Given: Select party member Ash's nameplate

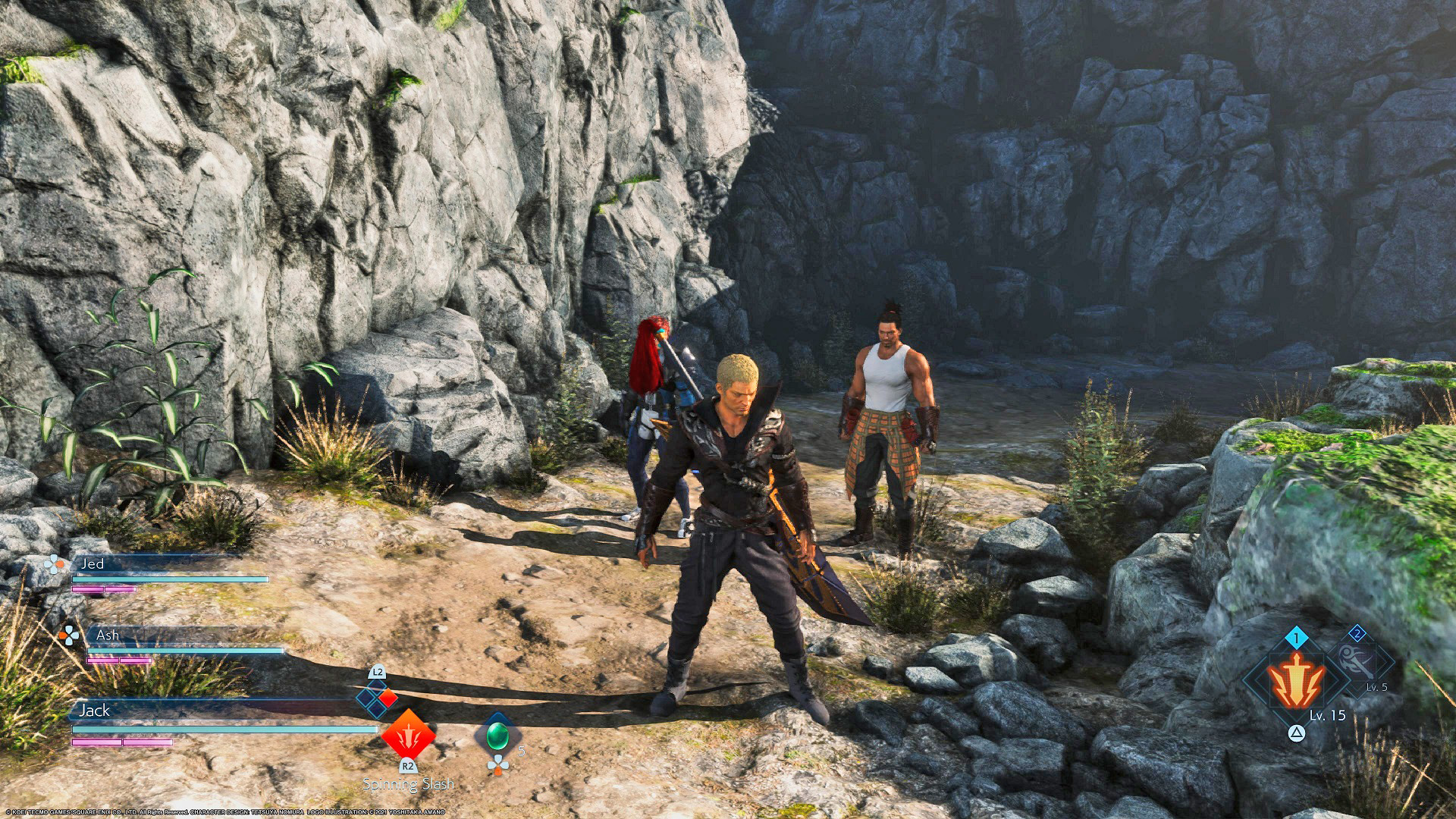Looking at the screenshot, I should [x=108, y=635].
